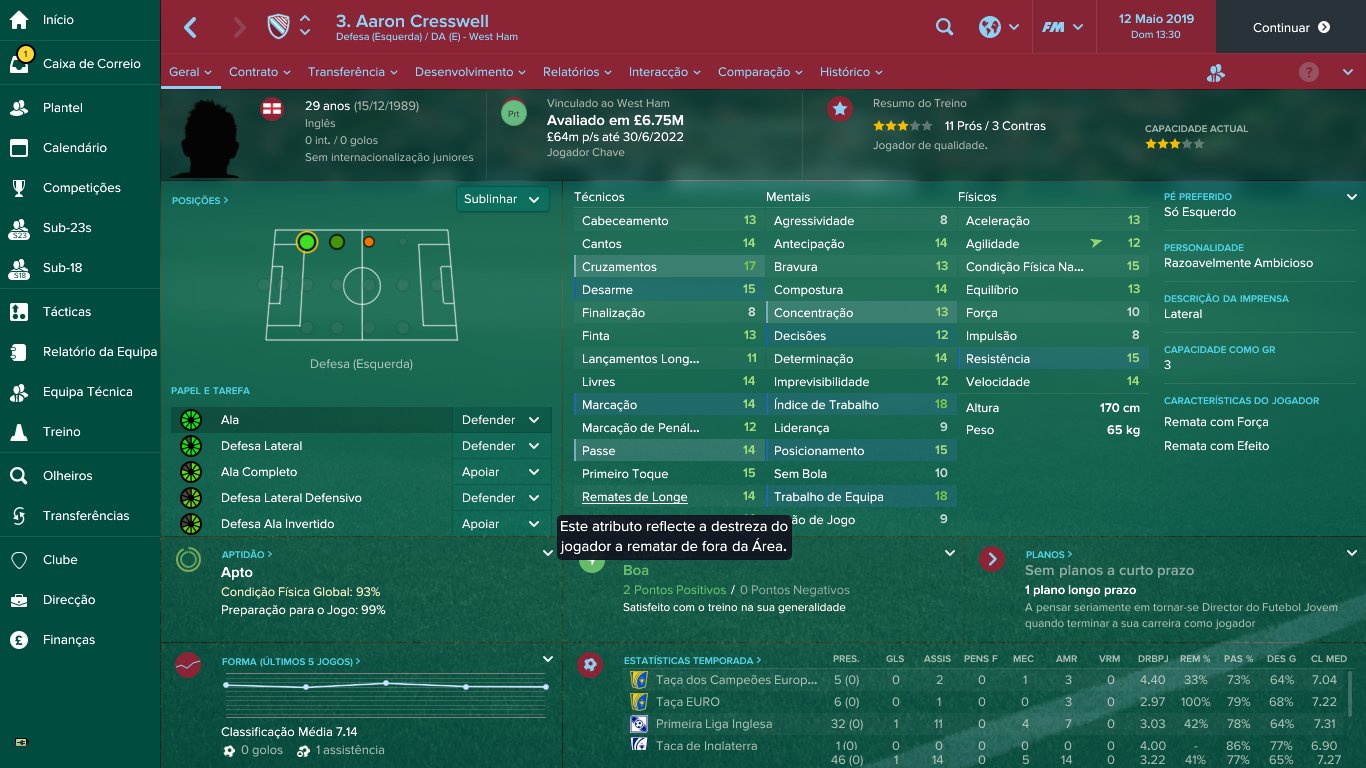This screenshot has width=1366, height=768.
Task: Open Transferências in the sidebar
Action: point(85,516)
